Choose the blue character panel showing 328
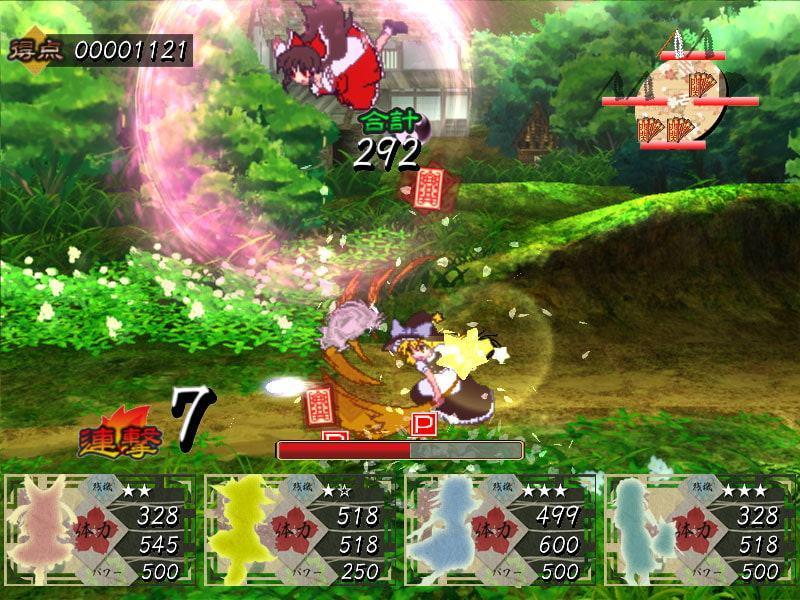The image size is (800, 600). coord(699,529)
